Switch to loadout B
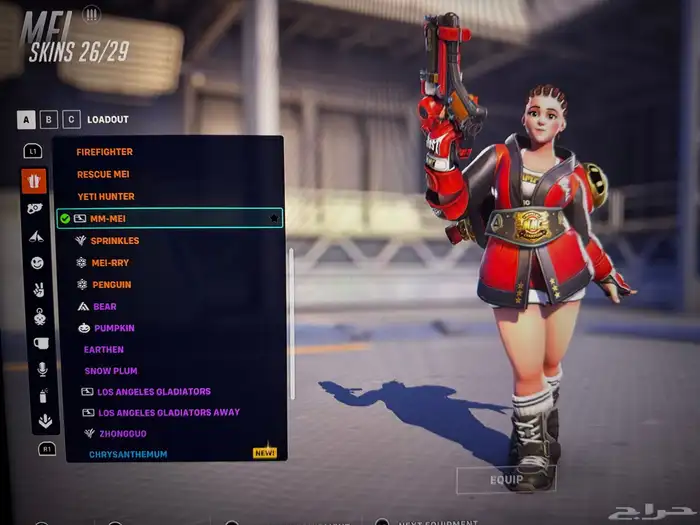Image resolution: width=700 pixels, height=525 pixels. coord(49,120)
